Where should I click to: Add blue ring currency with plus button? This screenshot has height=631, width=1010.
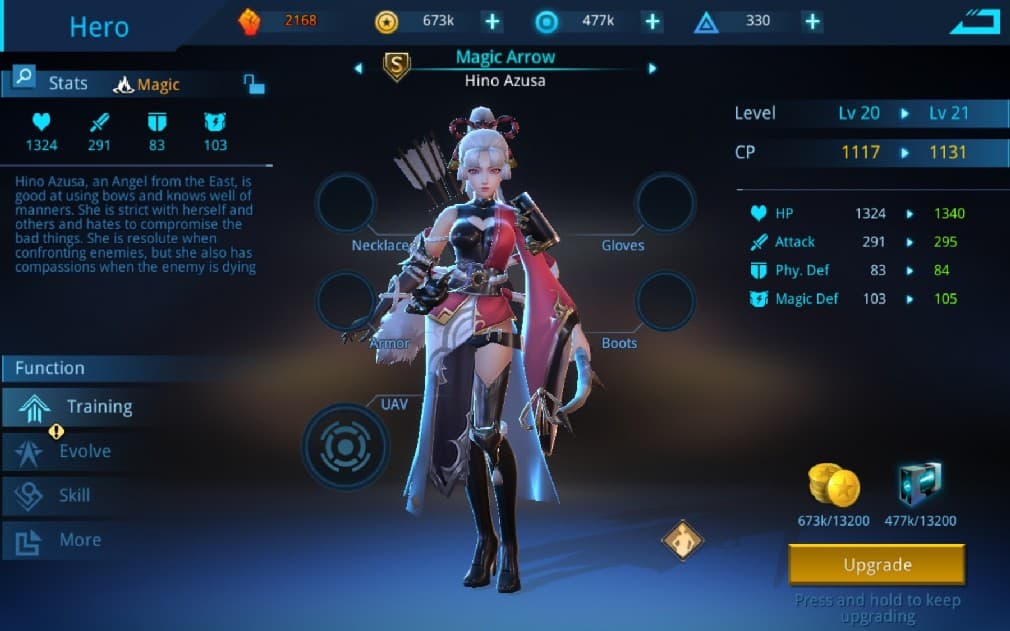coord(652,21)
